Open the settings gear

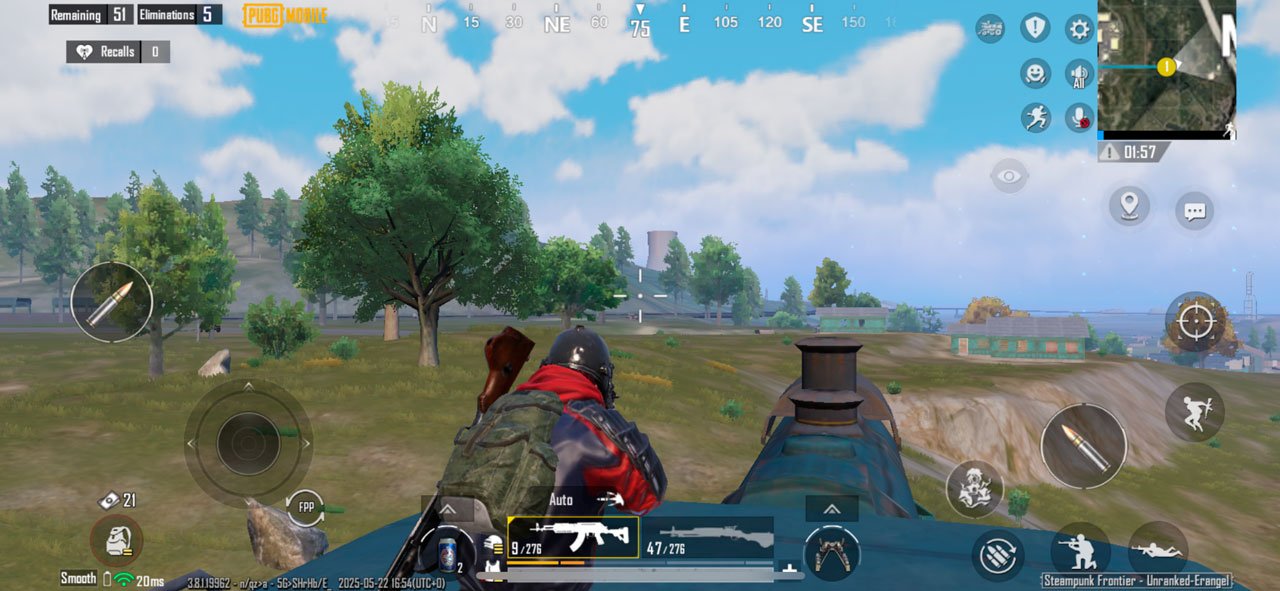point(1079,29)
